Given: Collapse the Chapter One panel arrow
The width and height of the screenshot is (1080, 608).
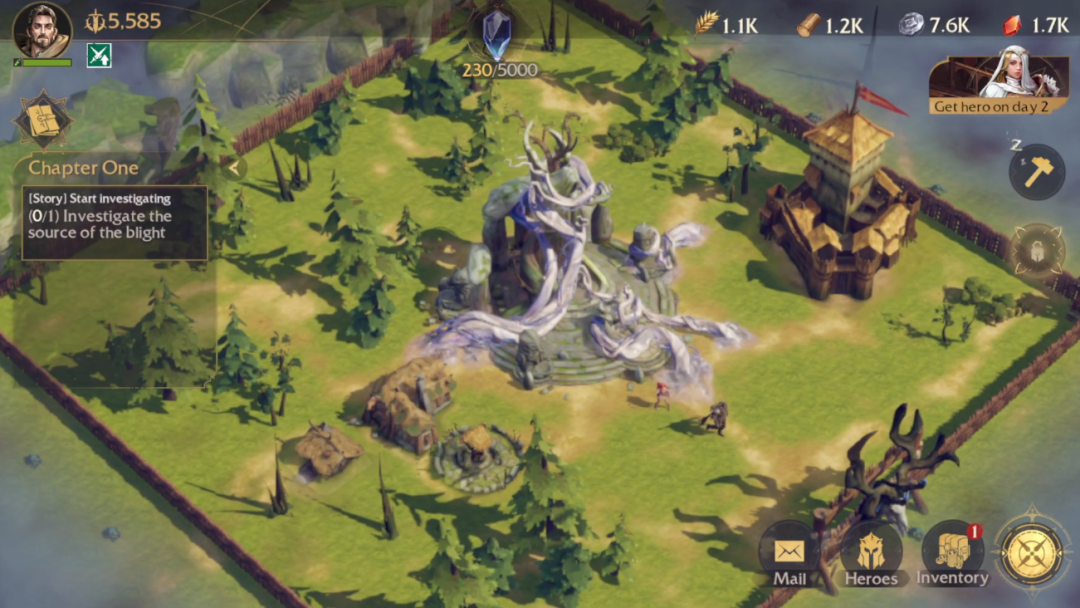Looking at the screenshot, I should [x=233, y=167].
